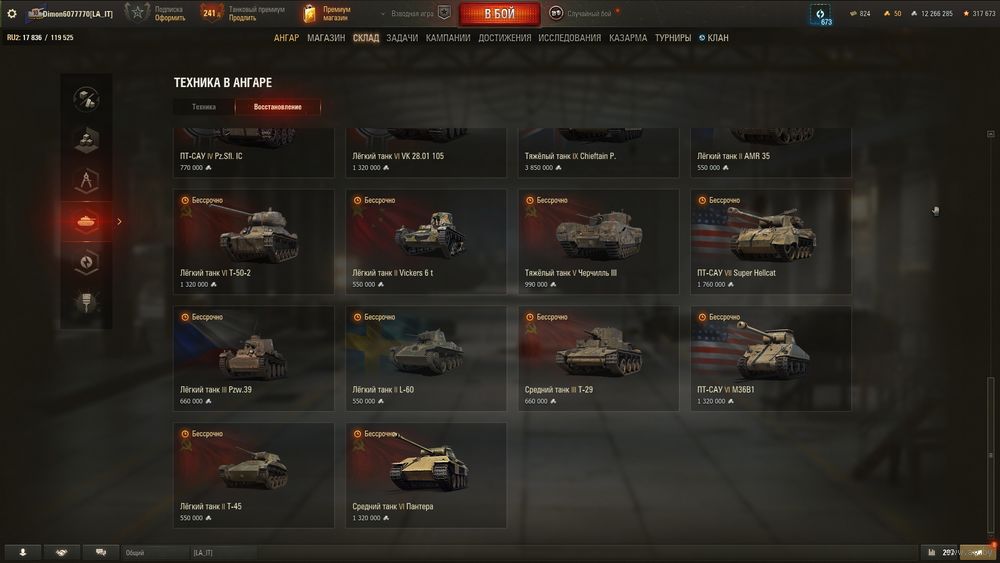Select the M36B1 tank destroyer card

(x=771, y=358)
